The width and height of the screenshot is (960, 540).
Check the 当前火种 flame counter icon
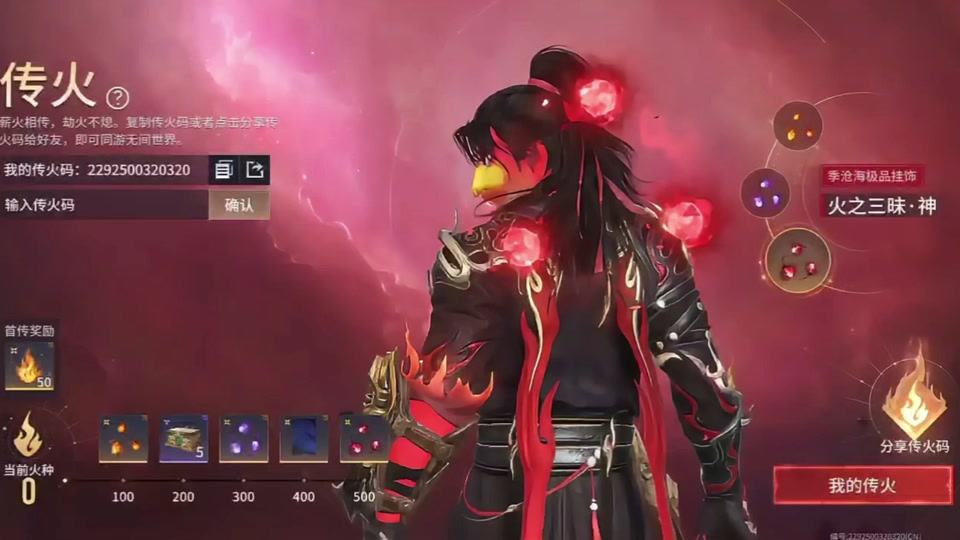[28, 435]
